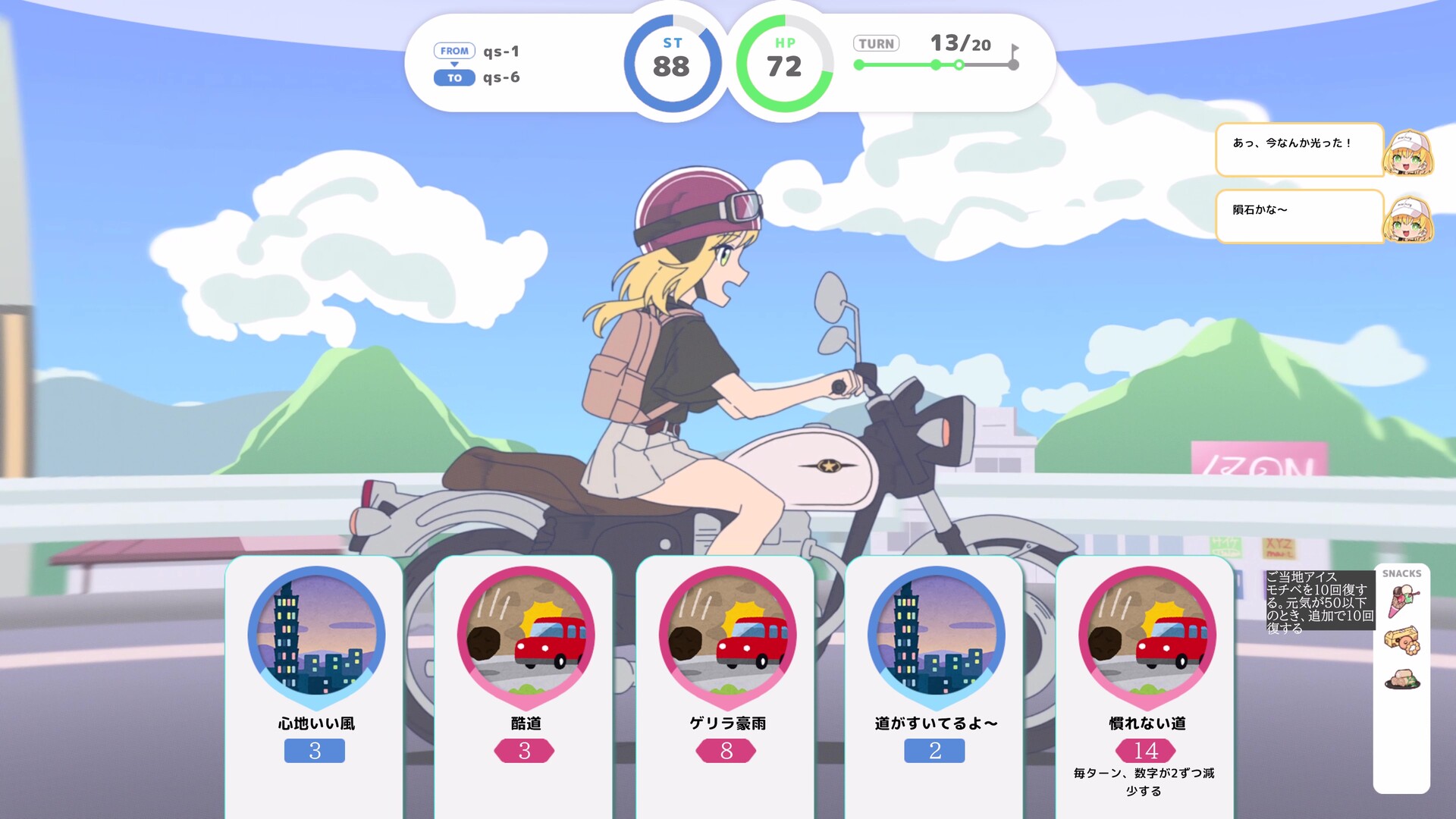
Task: Select the ゲリラ豪雨 card
Action: click(x=726, y=682)
